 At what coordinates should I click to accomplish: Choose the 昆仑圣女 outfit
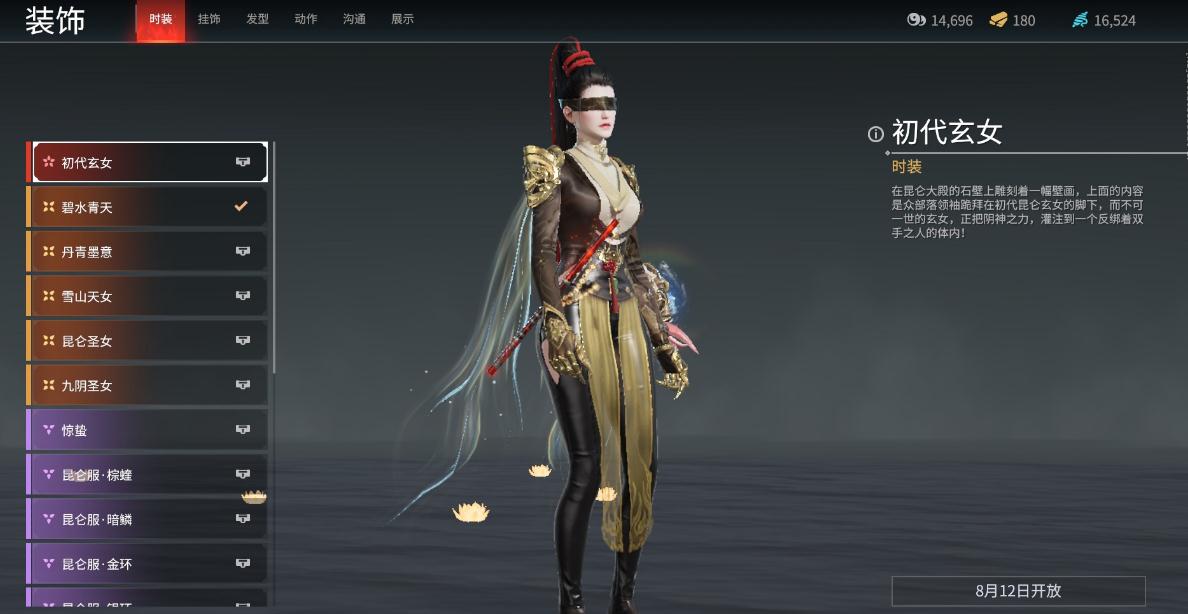(148, 341)
